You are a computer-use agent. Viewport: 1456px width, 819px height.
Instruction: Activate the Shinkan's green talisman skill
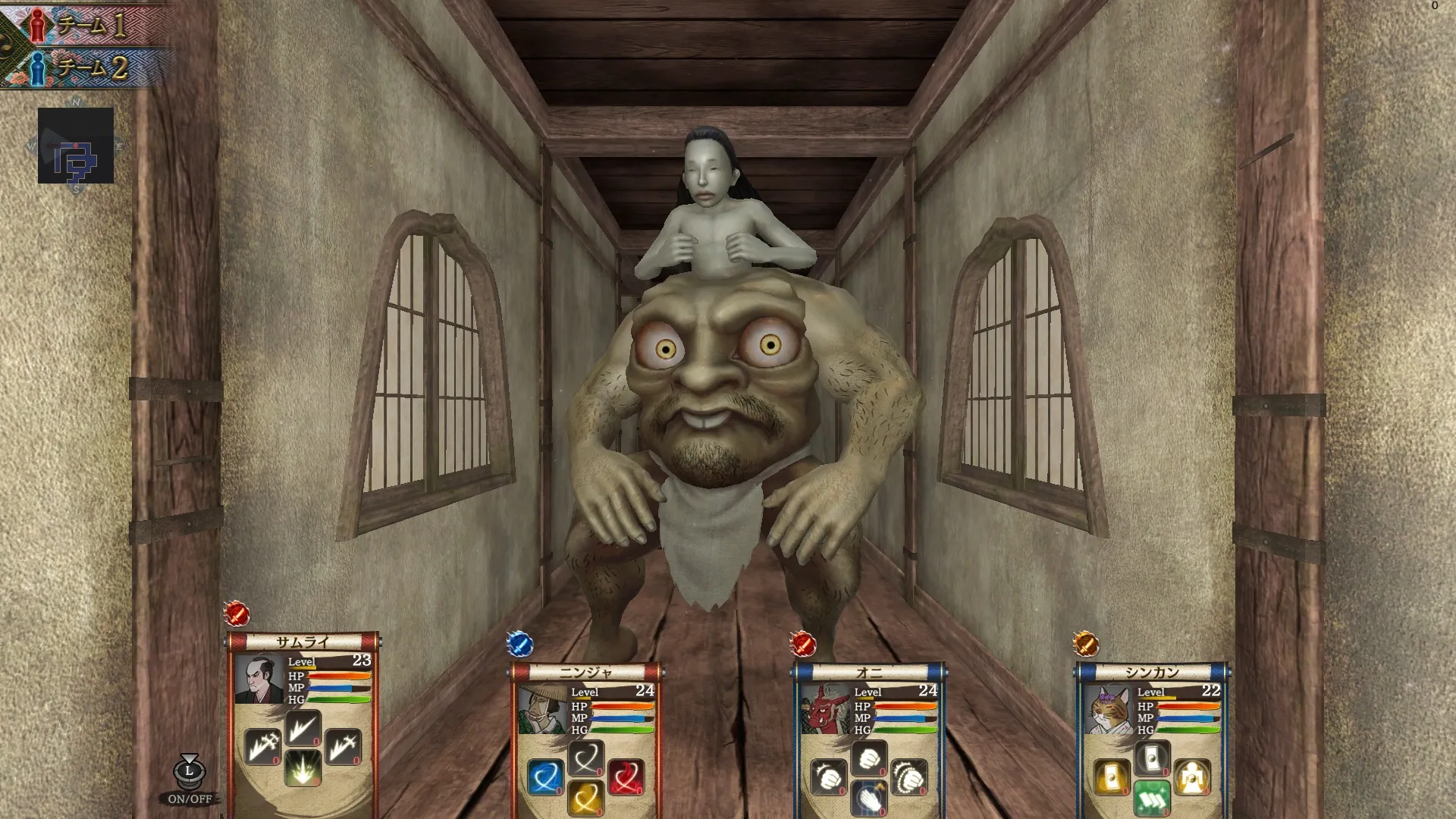(x=1153, y=799)
